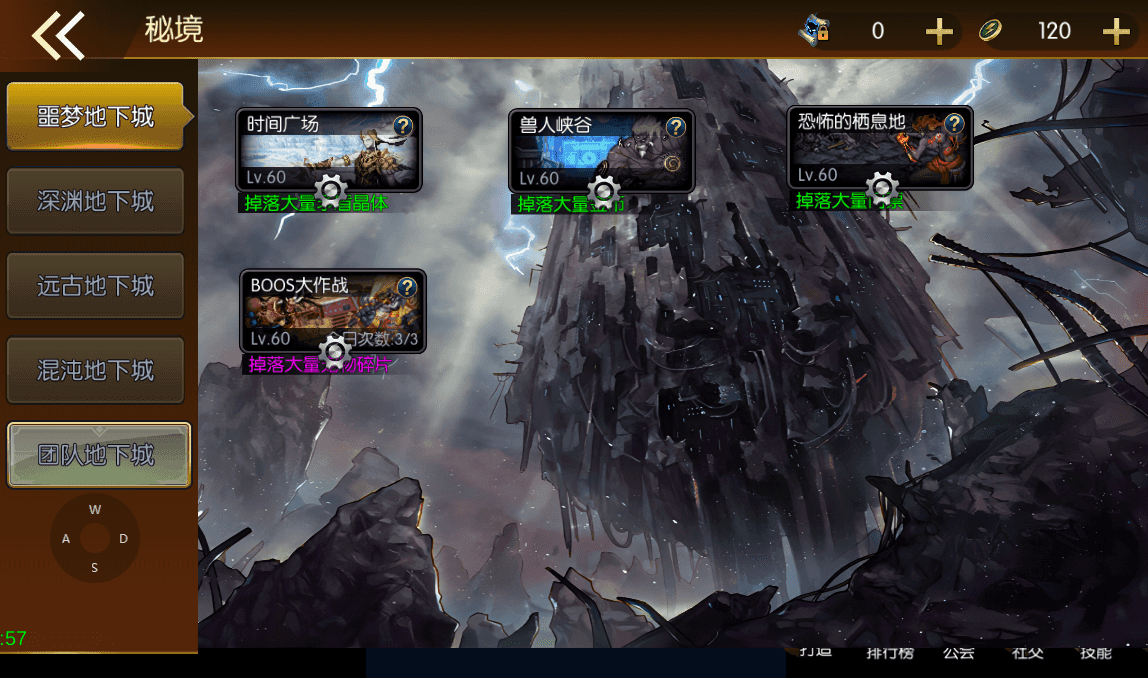Open settings gear under 时间广场

pyautogui.click(x=331, y=190)
